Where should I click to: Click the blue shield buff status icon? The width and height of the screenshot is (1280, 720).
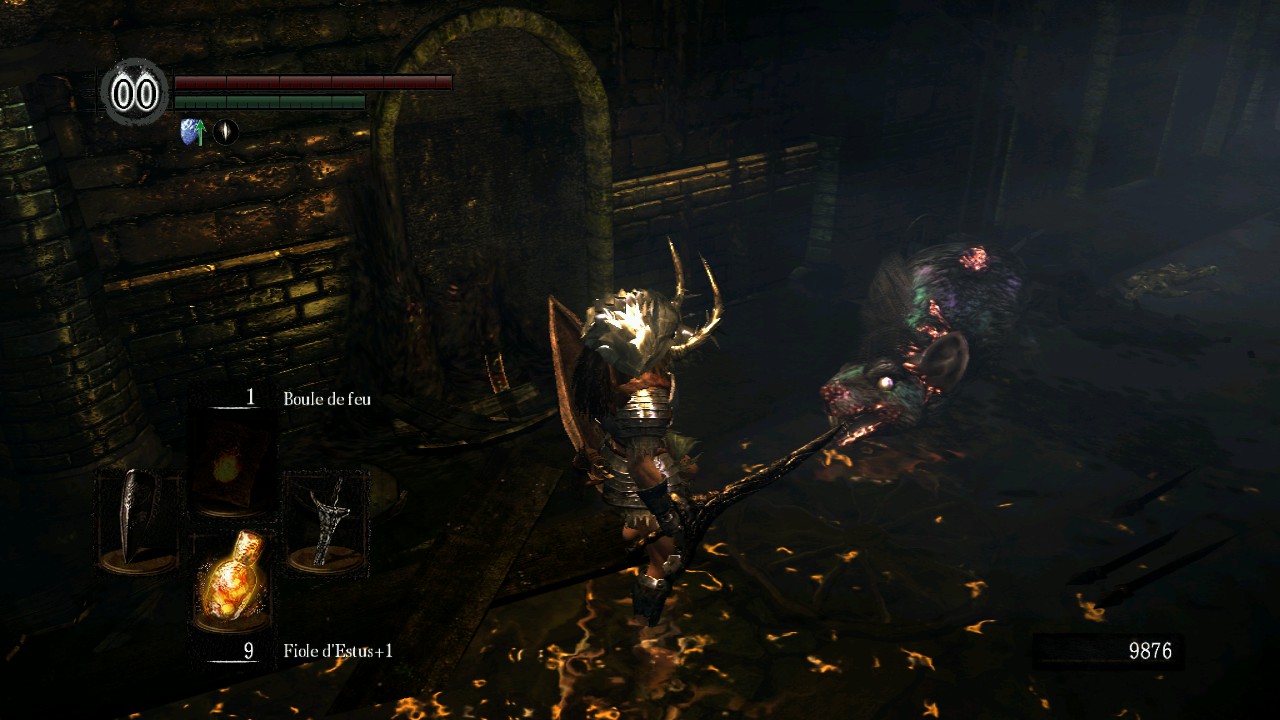[x=191, y=131]
